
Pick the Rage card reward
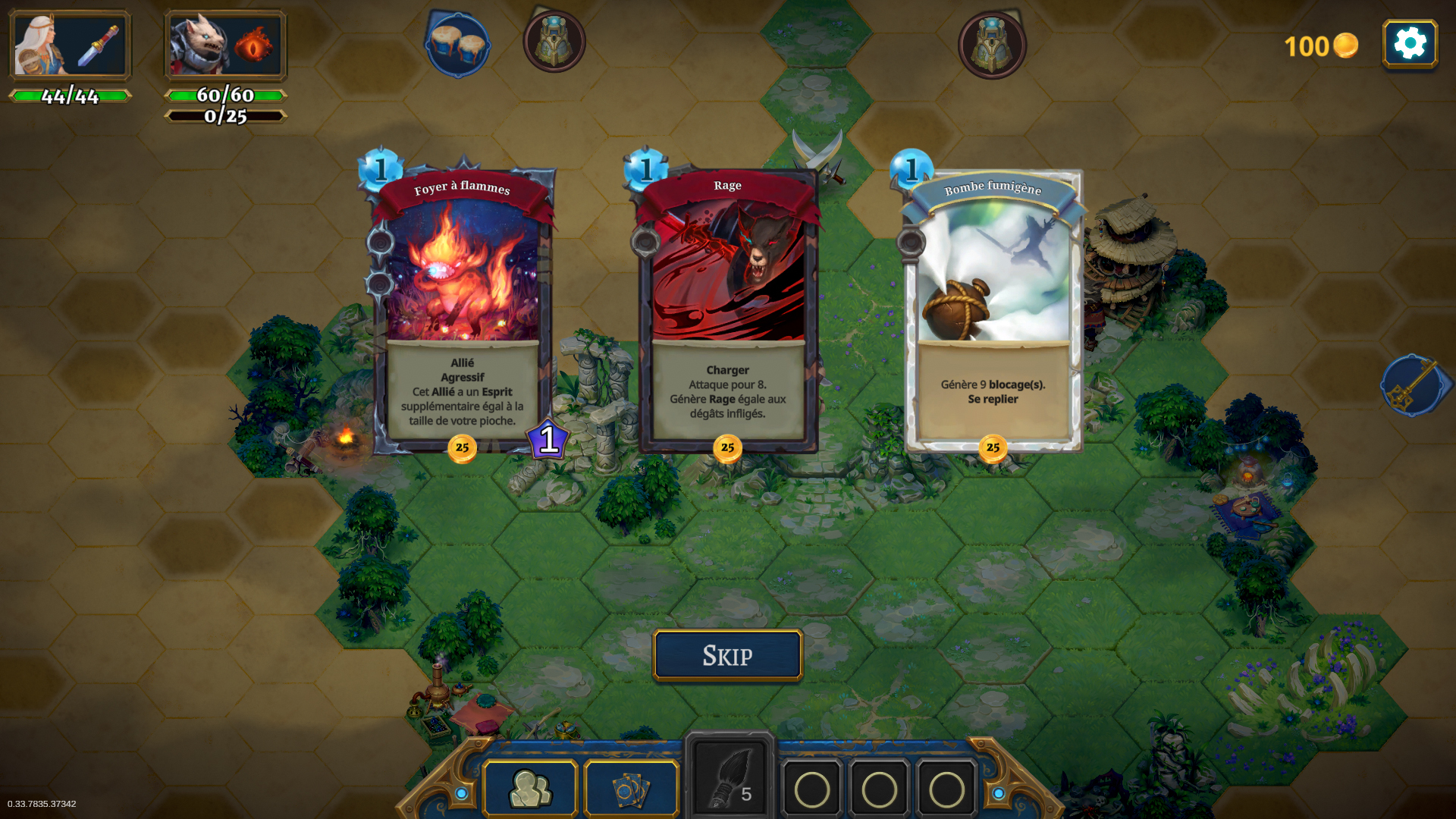pyautogui.click(x=727, y=311)
